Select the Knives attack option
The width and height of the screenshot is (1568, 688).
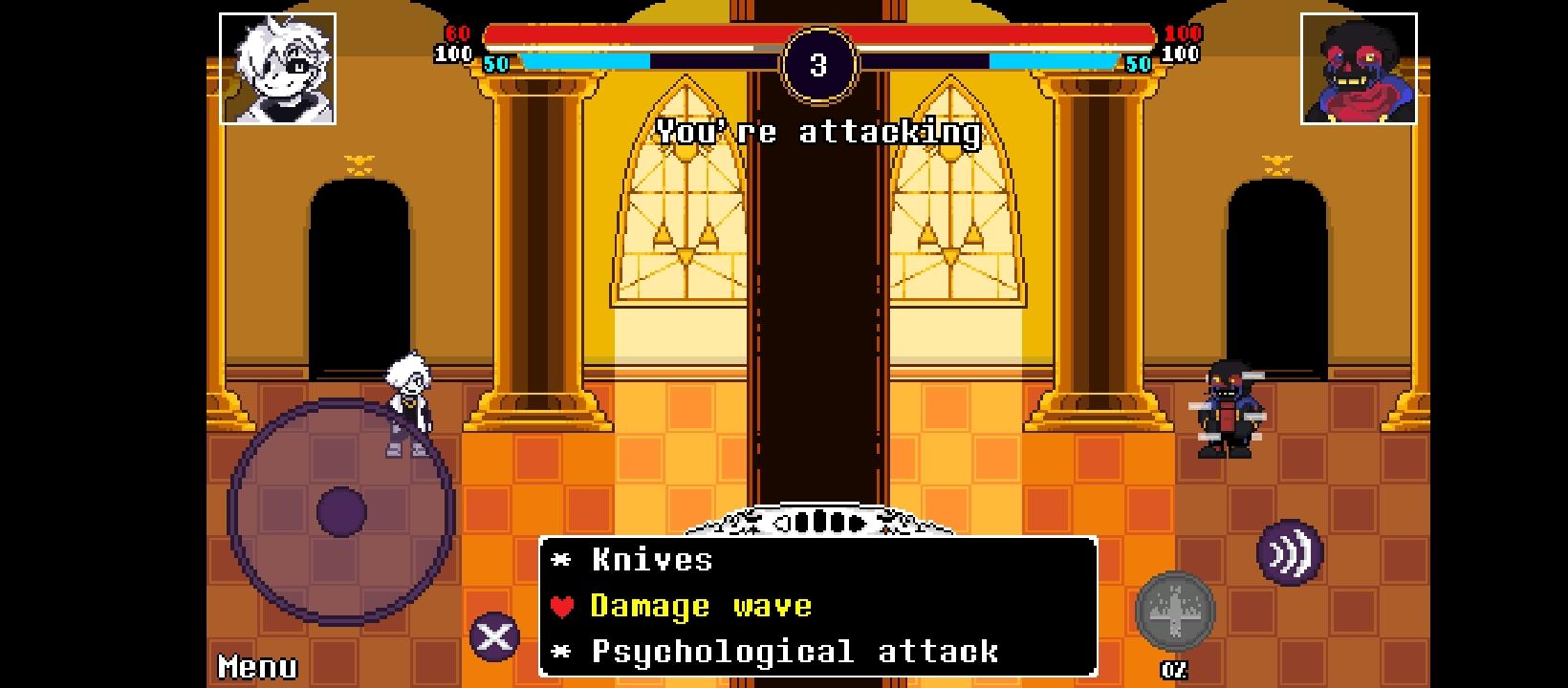pyautogui.click(x=650, y=560)
